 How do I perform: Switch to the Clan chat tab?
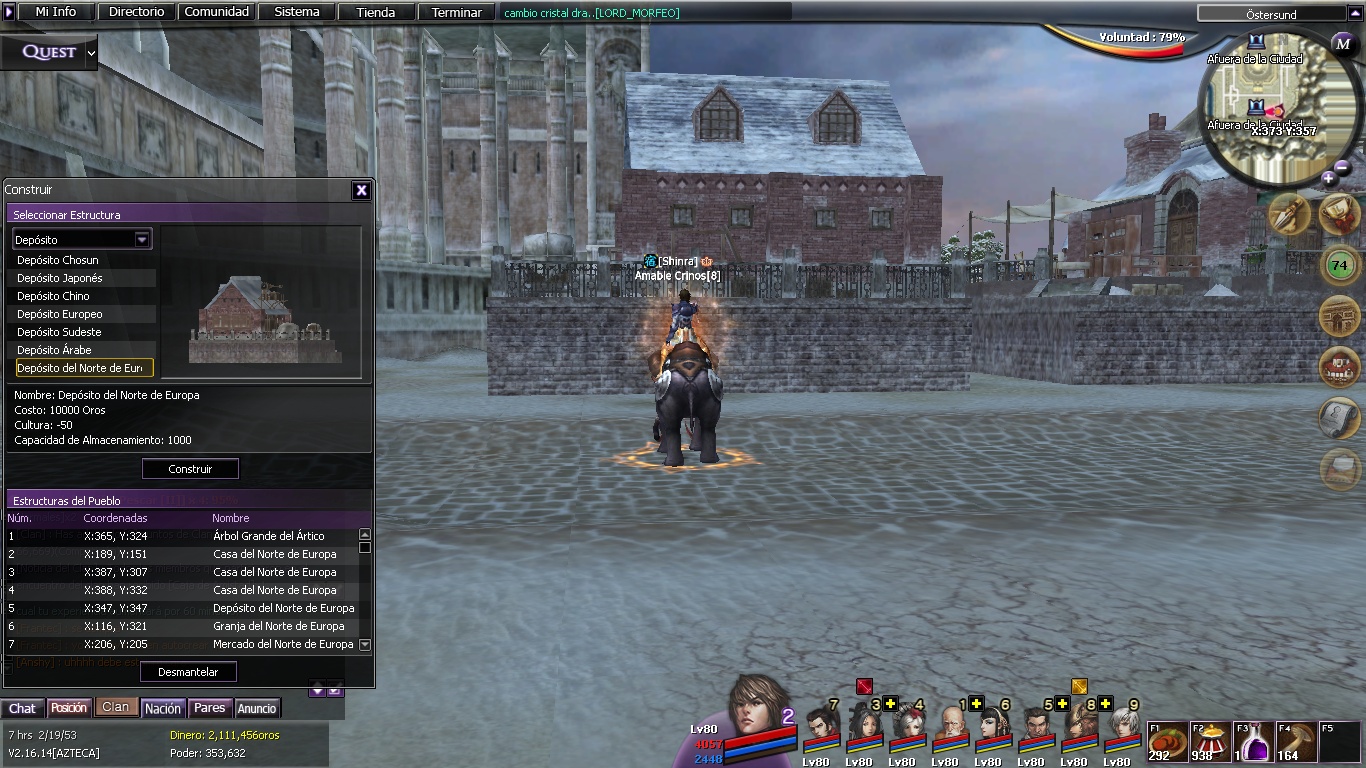[x=115, y=707]
